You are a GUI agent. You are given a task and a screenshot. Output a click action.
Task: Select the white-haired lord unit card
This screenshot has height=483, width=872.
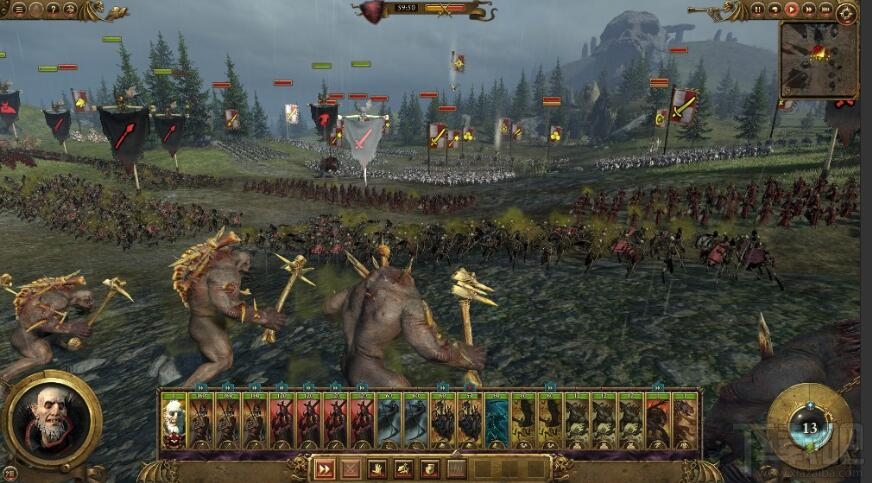tap(174, 420)
